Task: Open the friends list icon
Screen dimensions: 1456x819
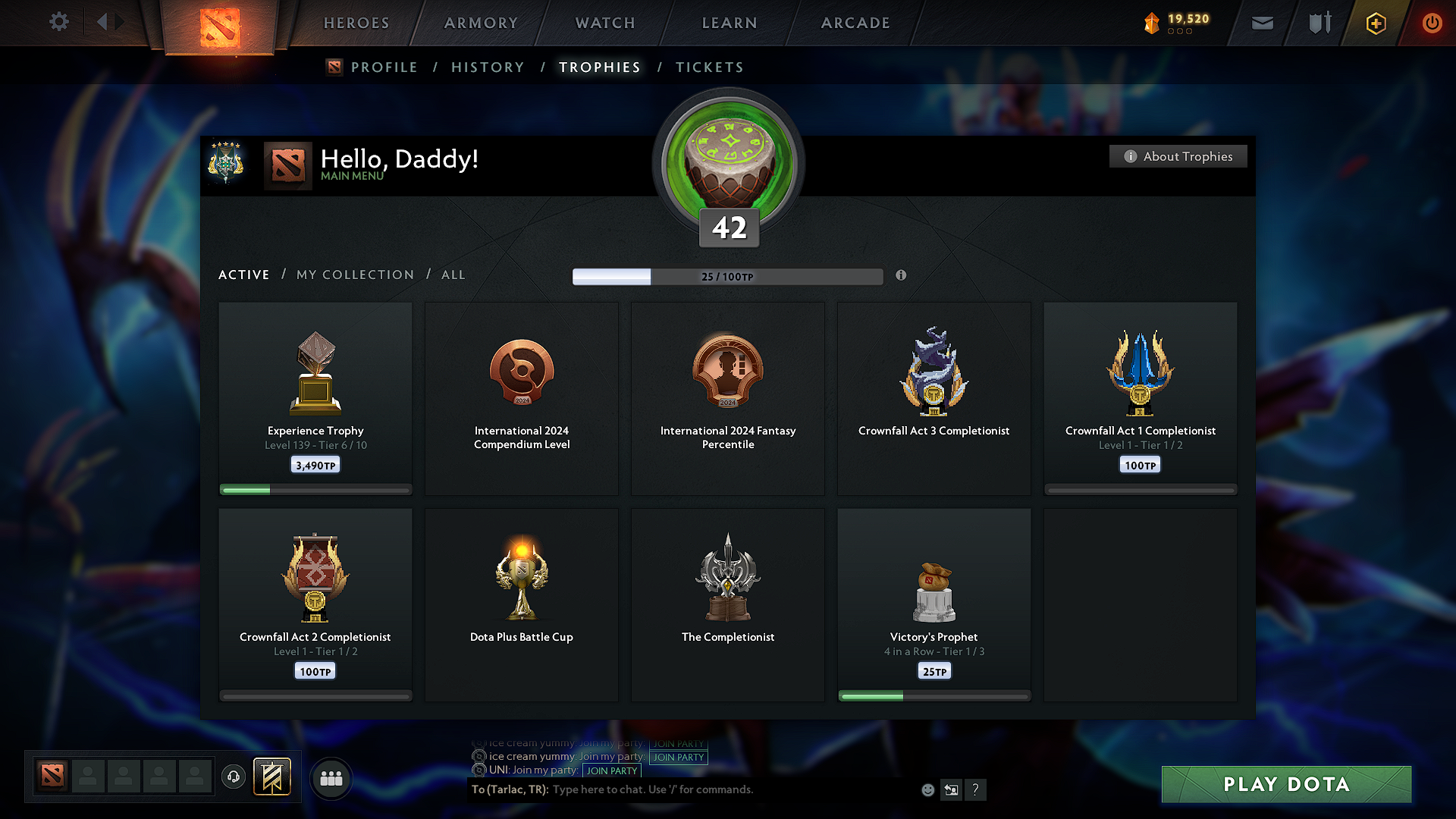Action: (x=331, y=777)
